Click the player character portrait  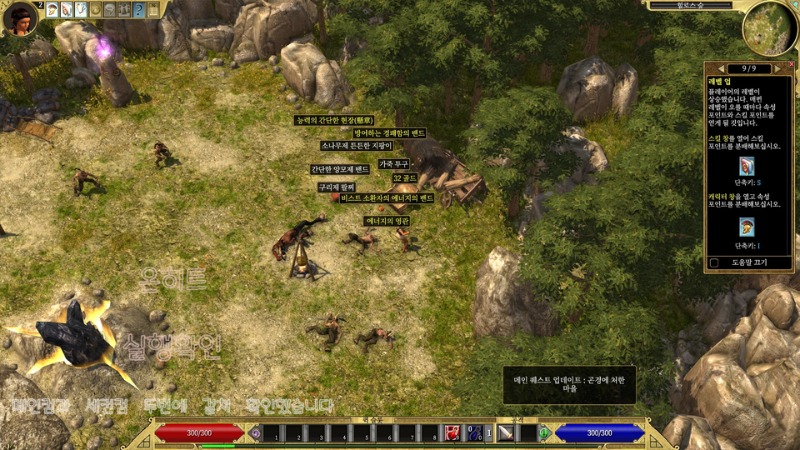(x=19, y=17)
